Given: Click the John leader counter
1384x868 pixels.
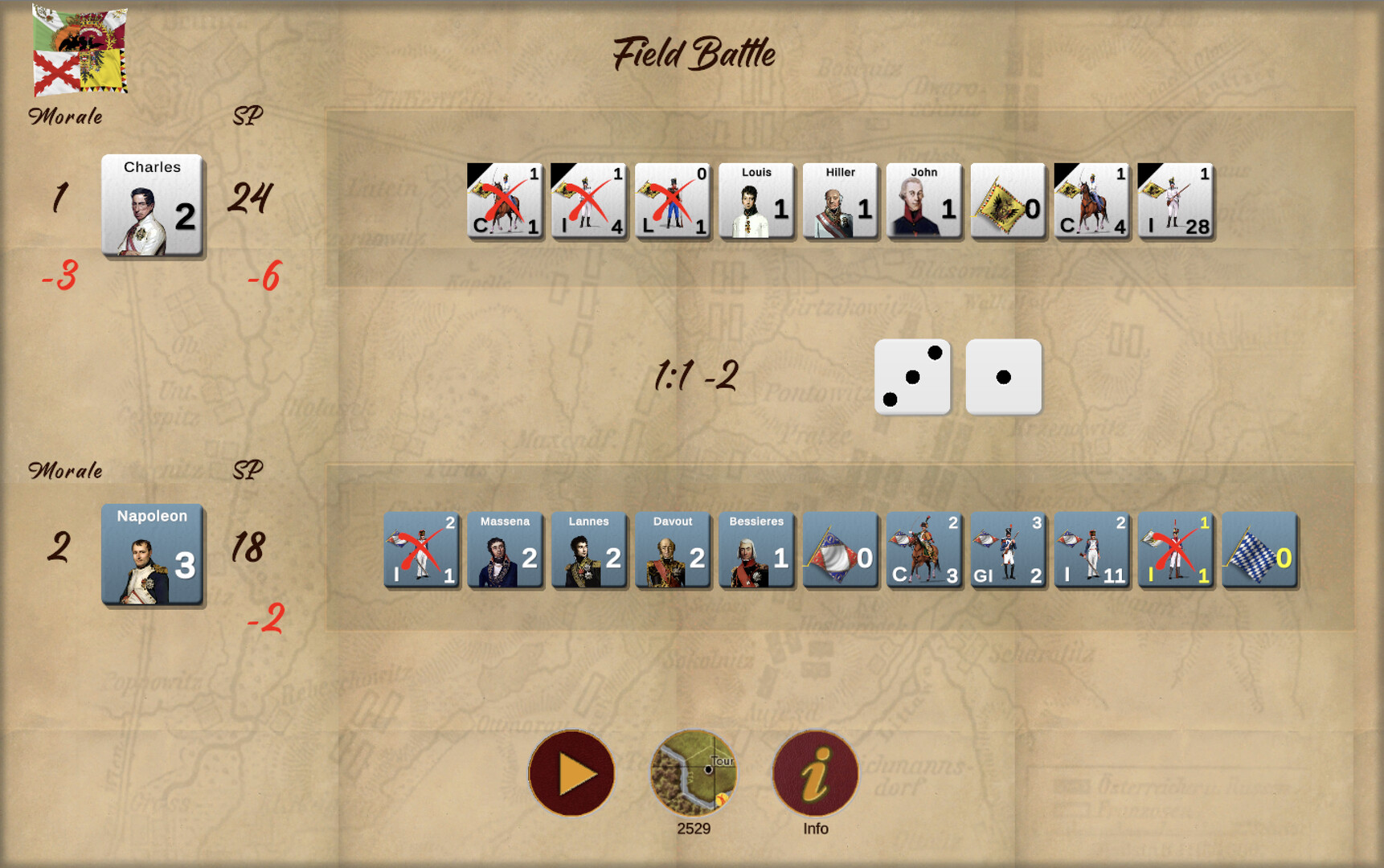Looking at the screenshot, I should 923,201.
